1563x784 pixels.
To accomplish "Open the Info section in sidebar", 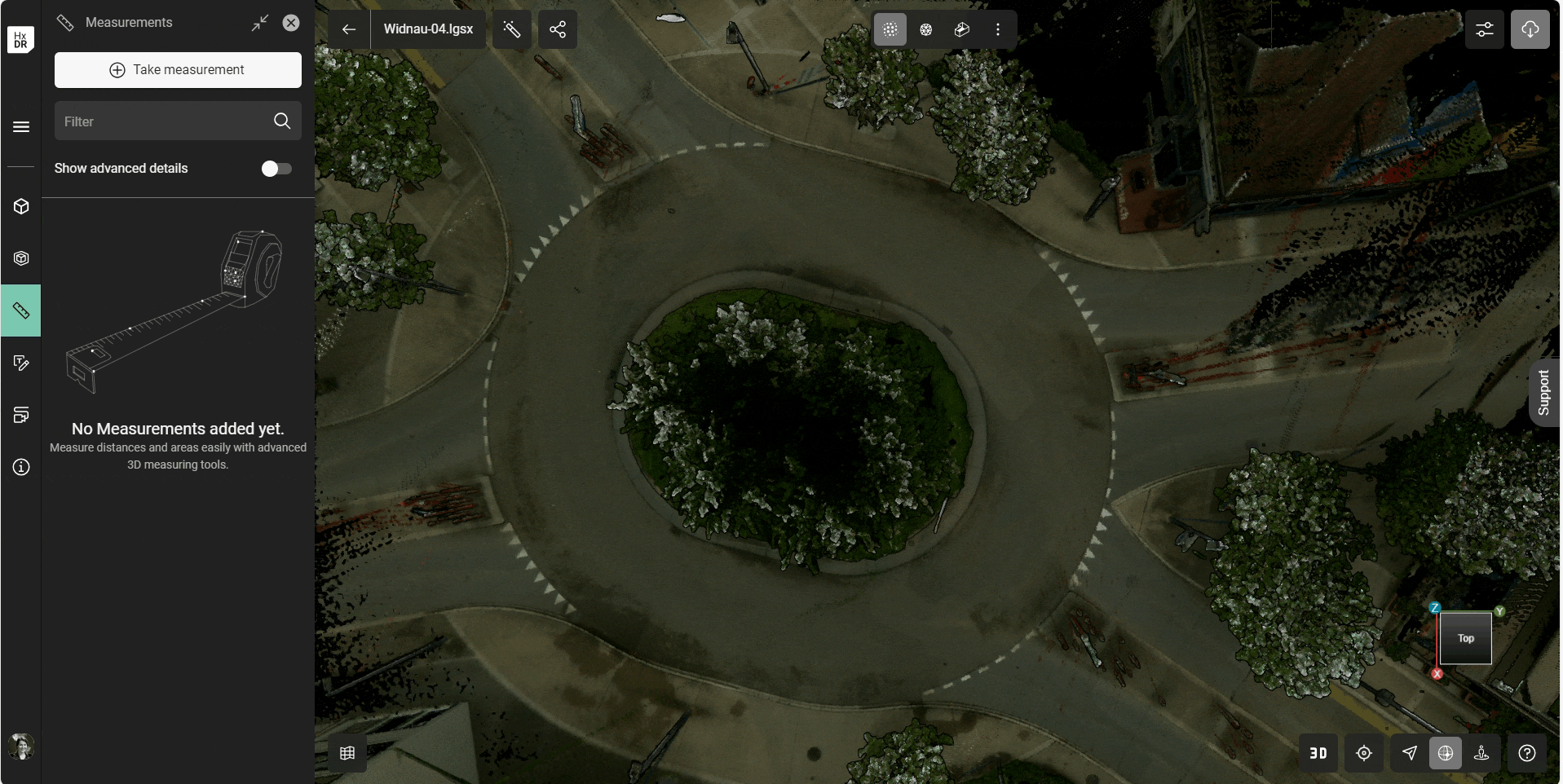I will [21, 467].
